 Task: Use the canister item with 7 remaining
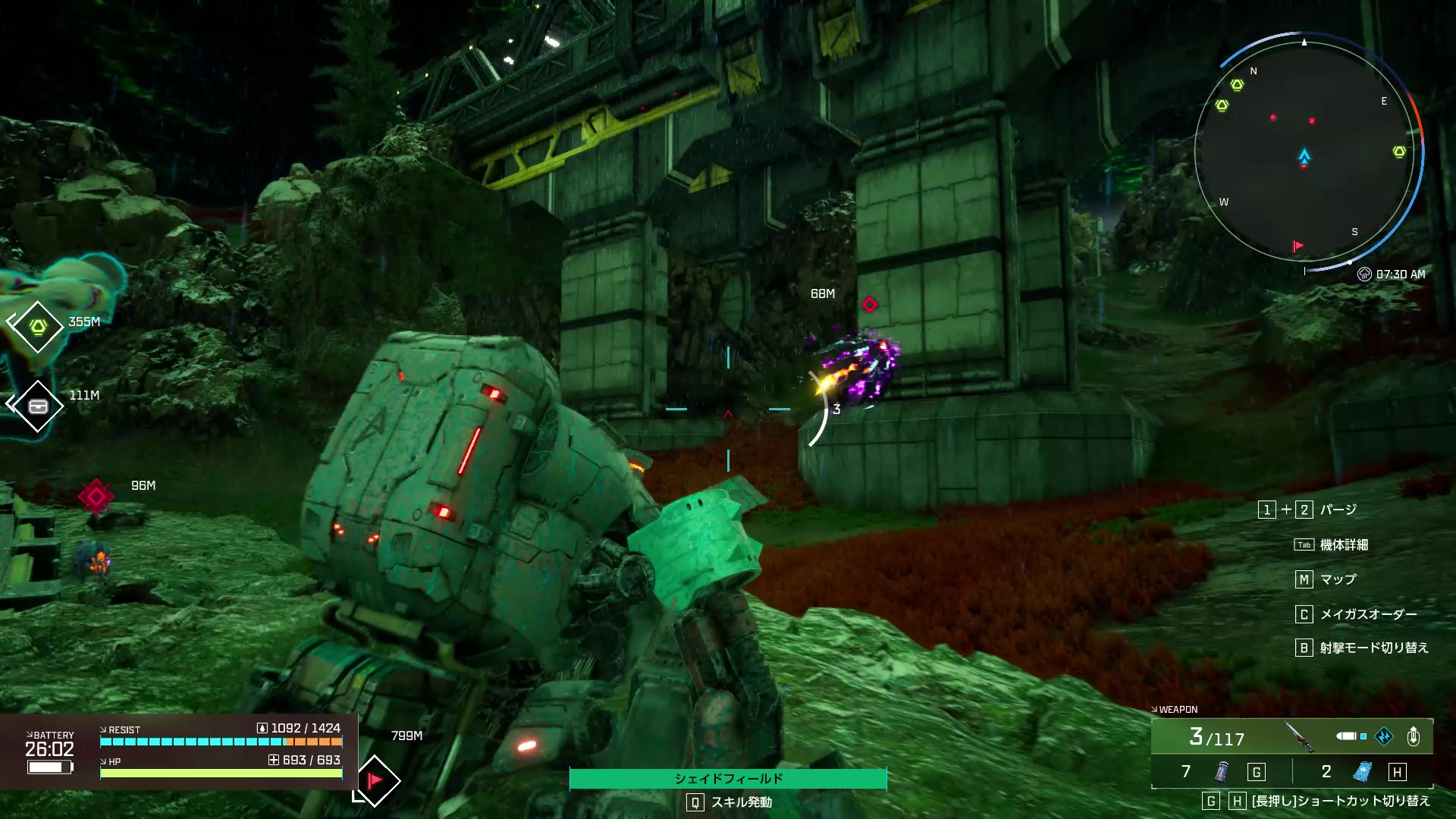pos(1222,772)
